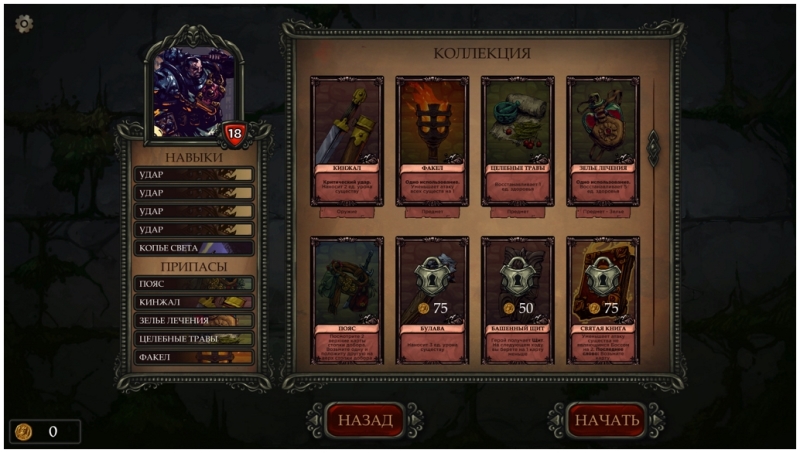
Task: Click the collection scrollbar handle
Action: pos(654,147)
